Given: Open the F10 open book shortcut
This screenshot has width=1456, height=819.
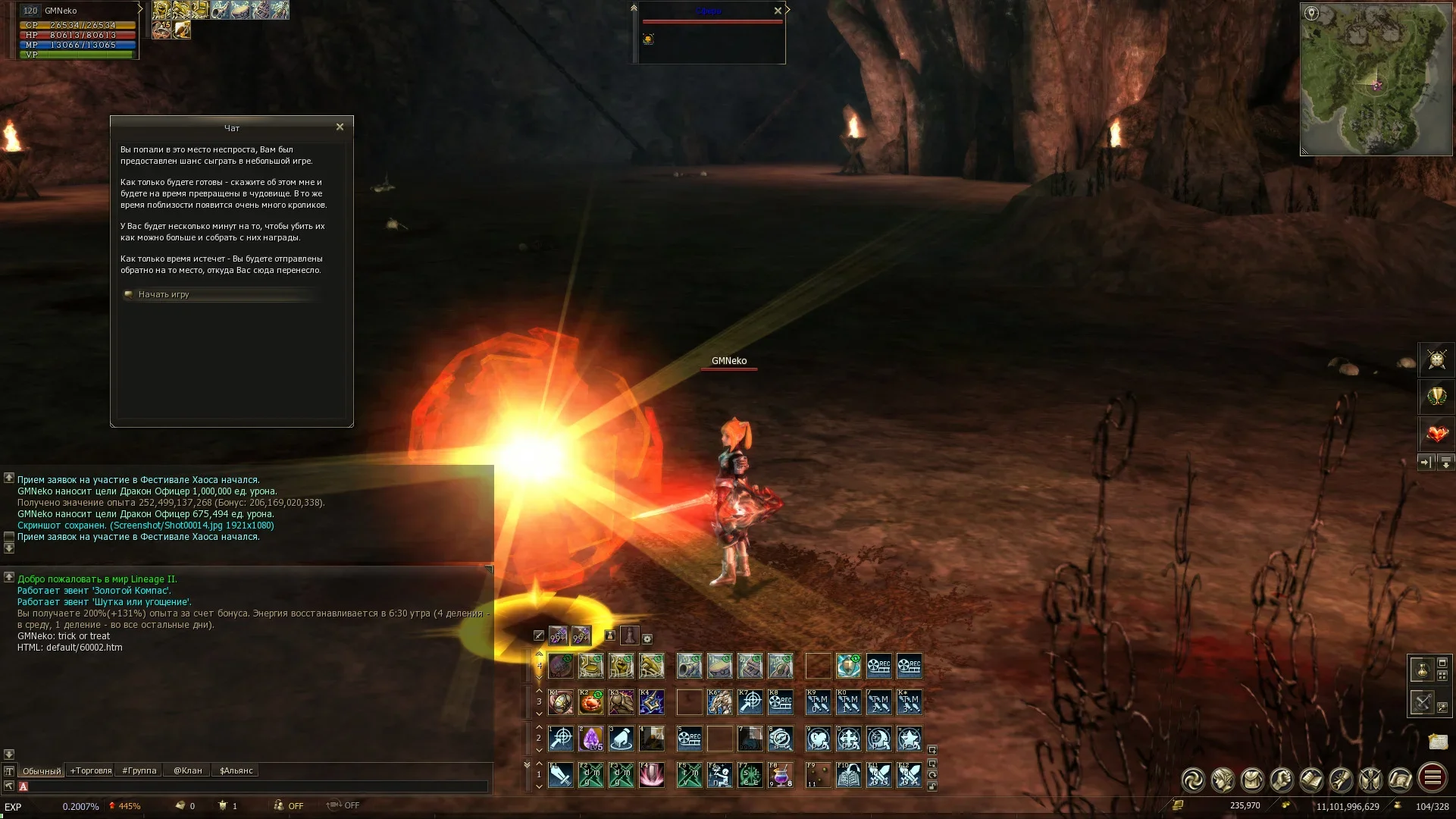Looking at the screenshot, I should point(848,775).
